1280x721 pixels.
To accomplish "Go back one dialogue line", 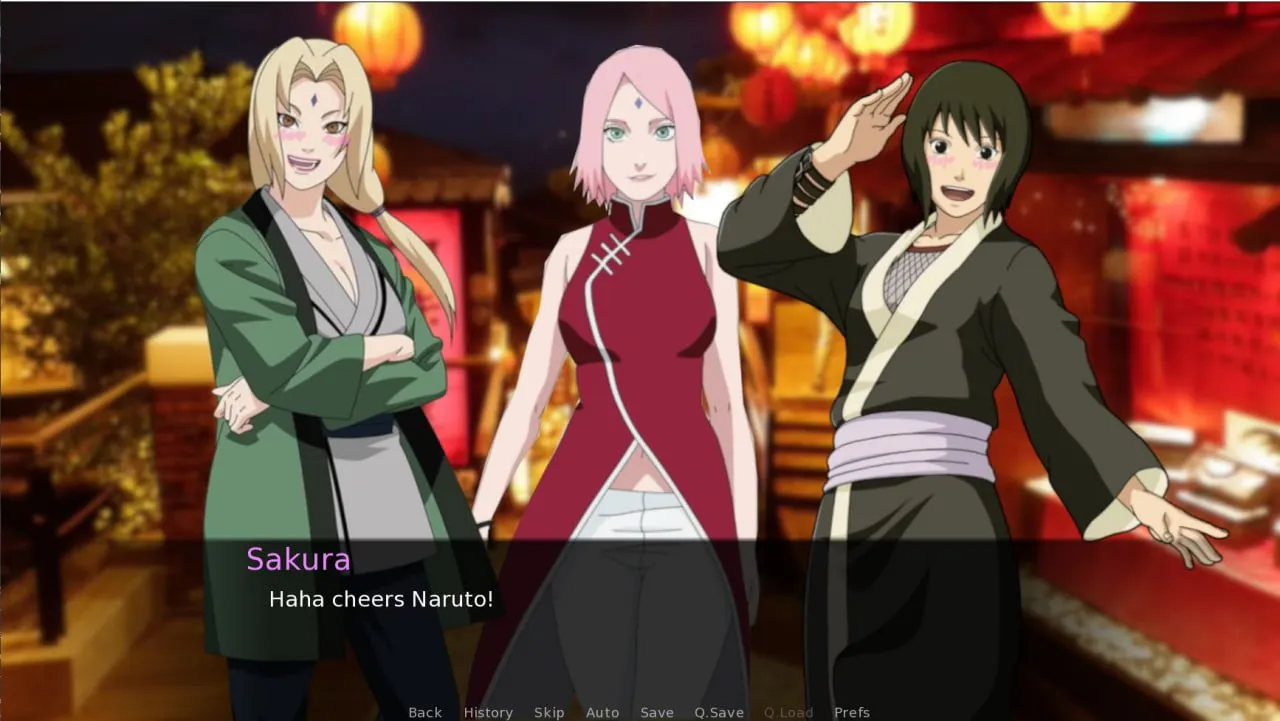I will coord(425,712).
